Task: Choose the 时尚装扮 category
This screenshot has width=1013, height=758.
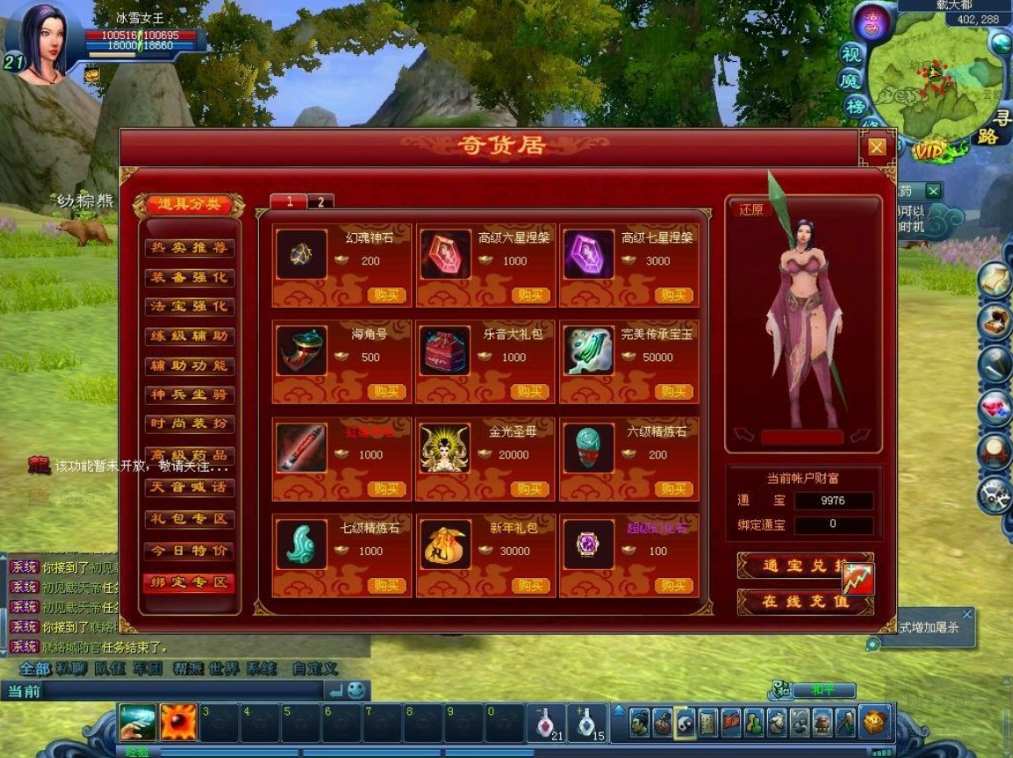Action: click(x=189, y=424)
